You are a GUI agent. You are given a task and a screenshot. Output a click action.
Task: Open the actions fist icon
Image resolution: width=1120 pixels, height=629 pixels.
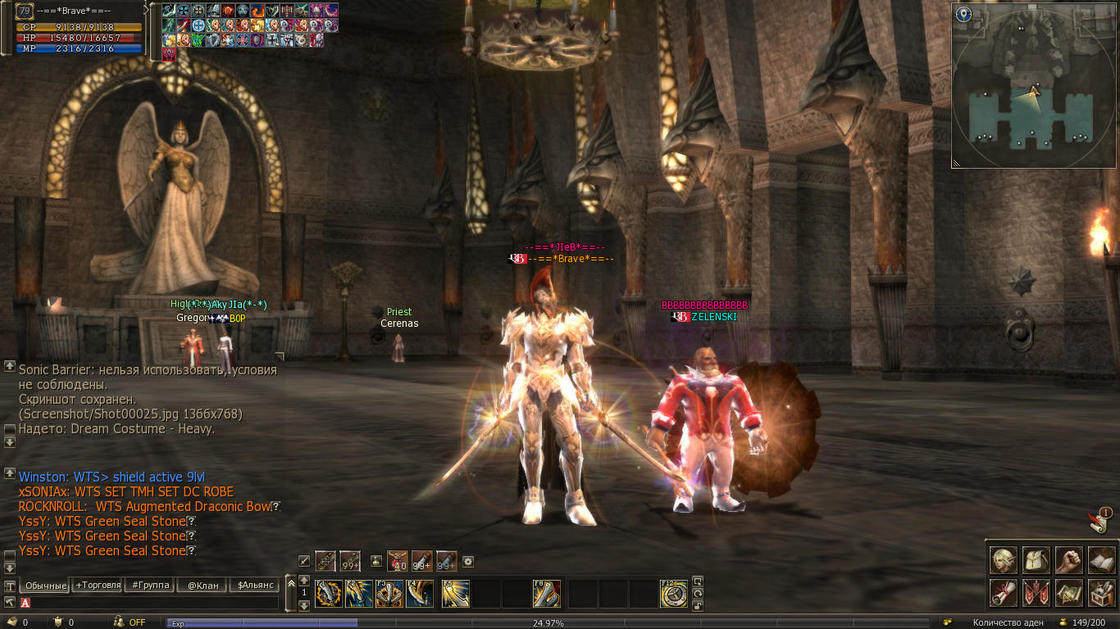1069,560
